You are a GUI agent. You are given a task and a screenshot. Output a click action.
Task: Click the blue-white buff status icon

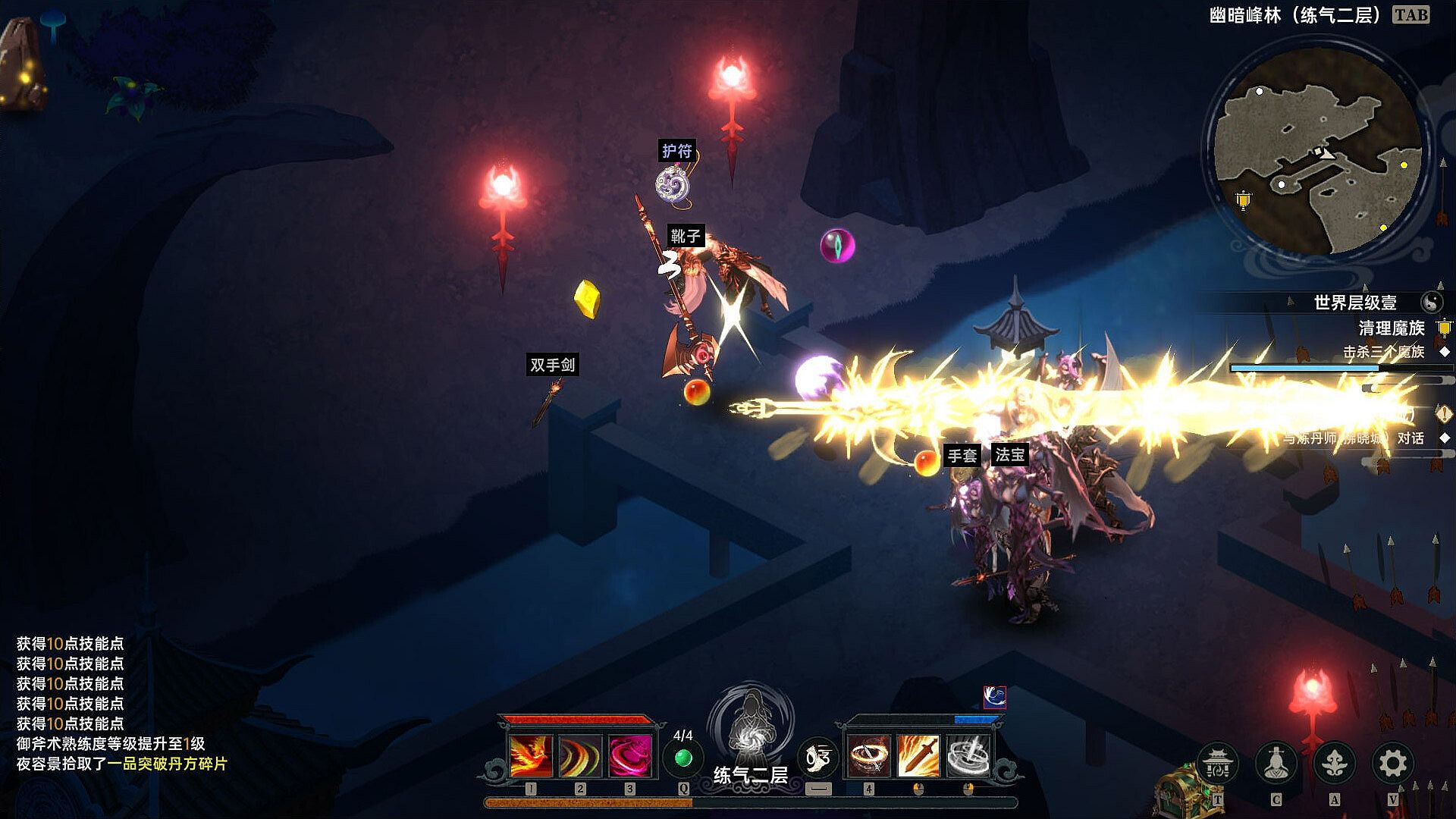994,697
